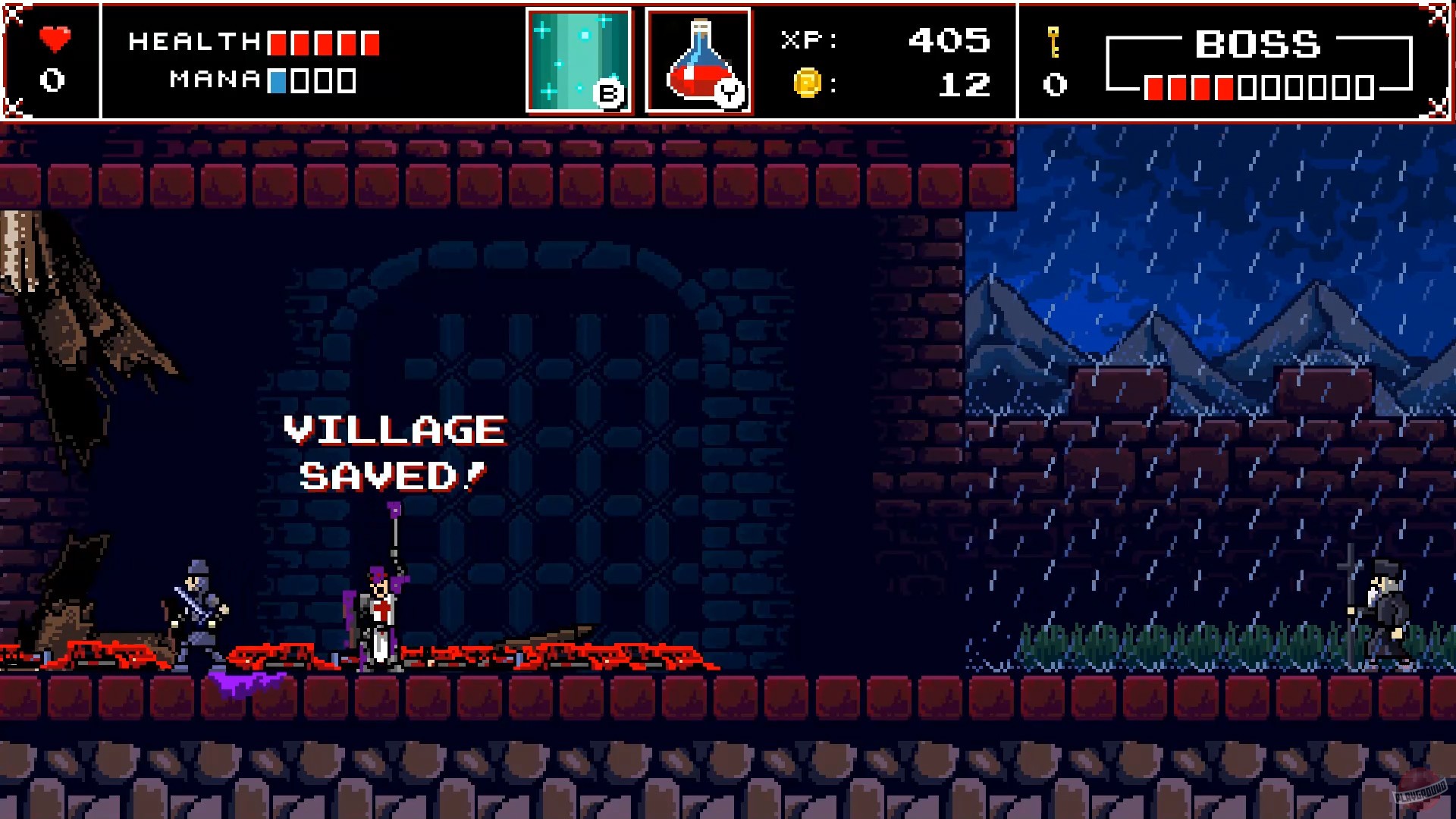
Task: Expand the key counter showing zero
Action: [x=1053, y=83]
